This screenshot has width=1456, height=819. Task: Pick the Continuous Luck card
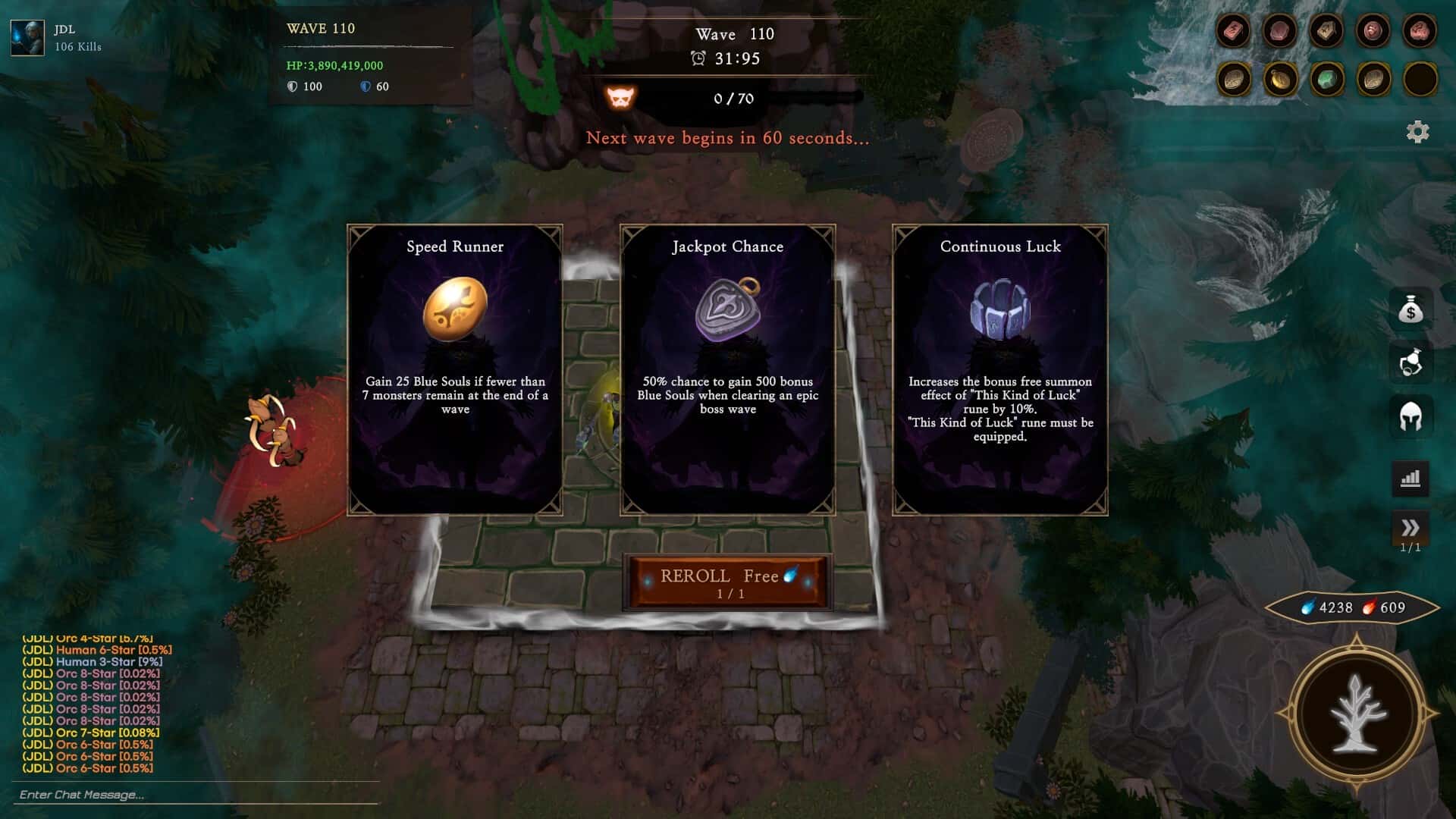pyautogui.click(x=999, y=370)
